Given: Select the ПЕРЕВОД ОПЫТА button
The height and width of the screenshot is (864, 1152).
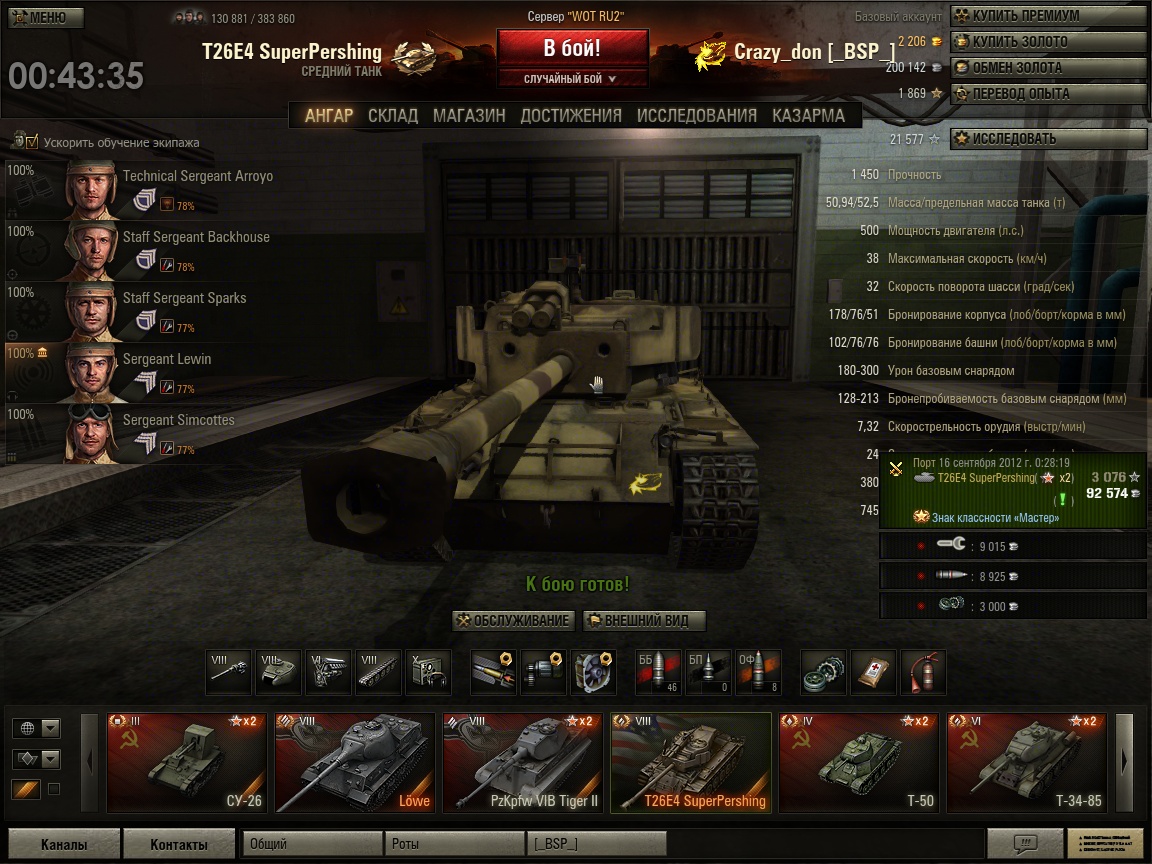Looking at the screenshot, I should click(1047, 94).
